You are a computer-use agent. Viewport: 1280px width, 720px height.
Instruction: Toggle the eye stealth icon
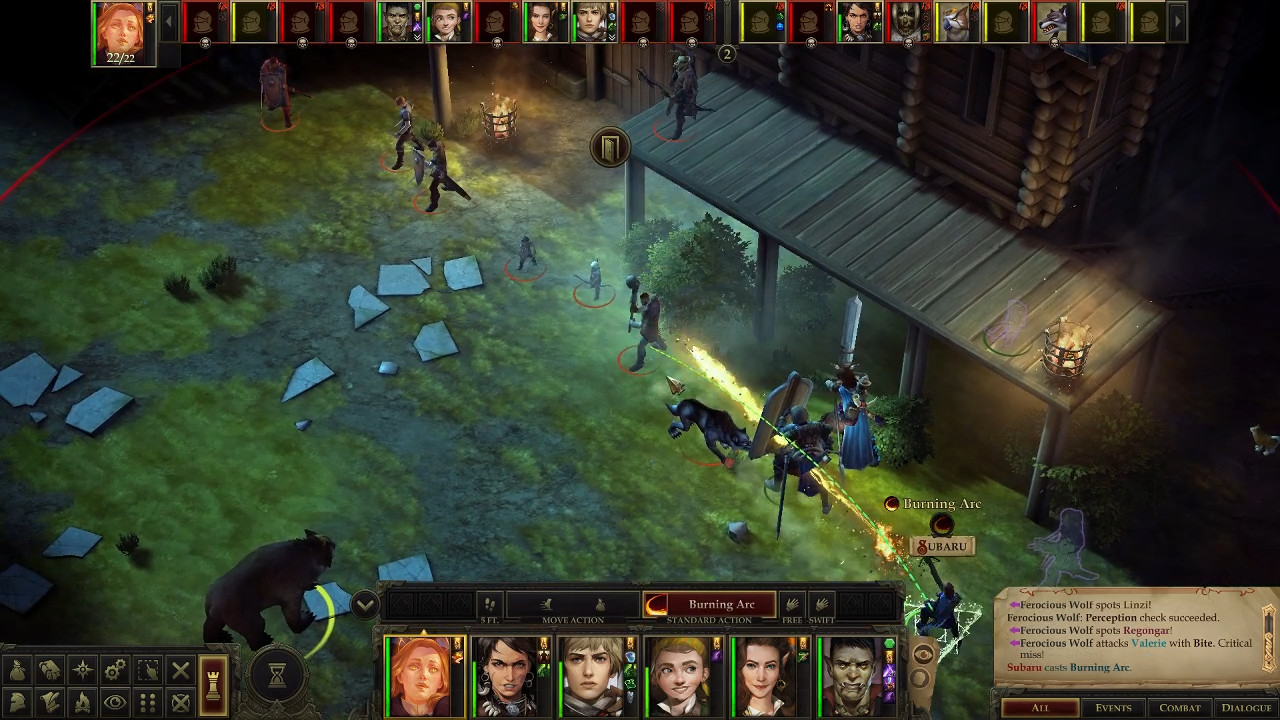tap(115, 702)
